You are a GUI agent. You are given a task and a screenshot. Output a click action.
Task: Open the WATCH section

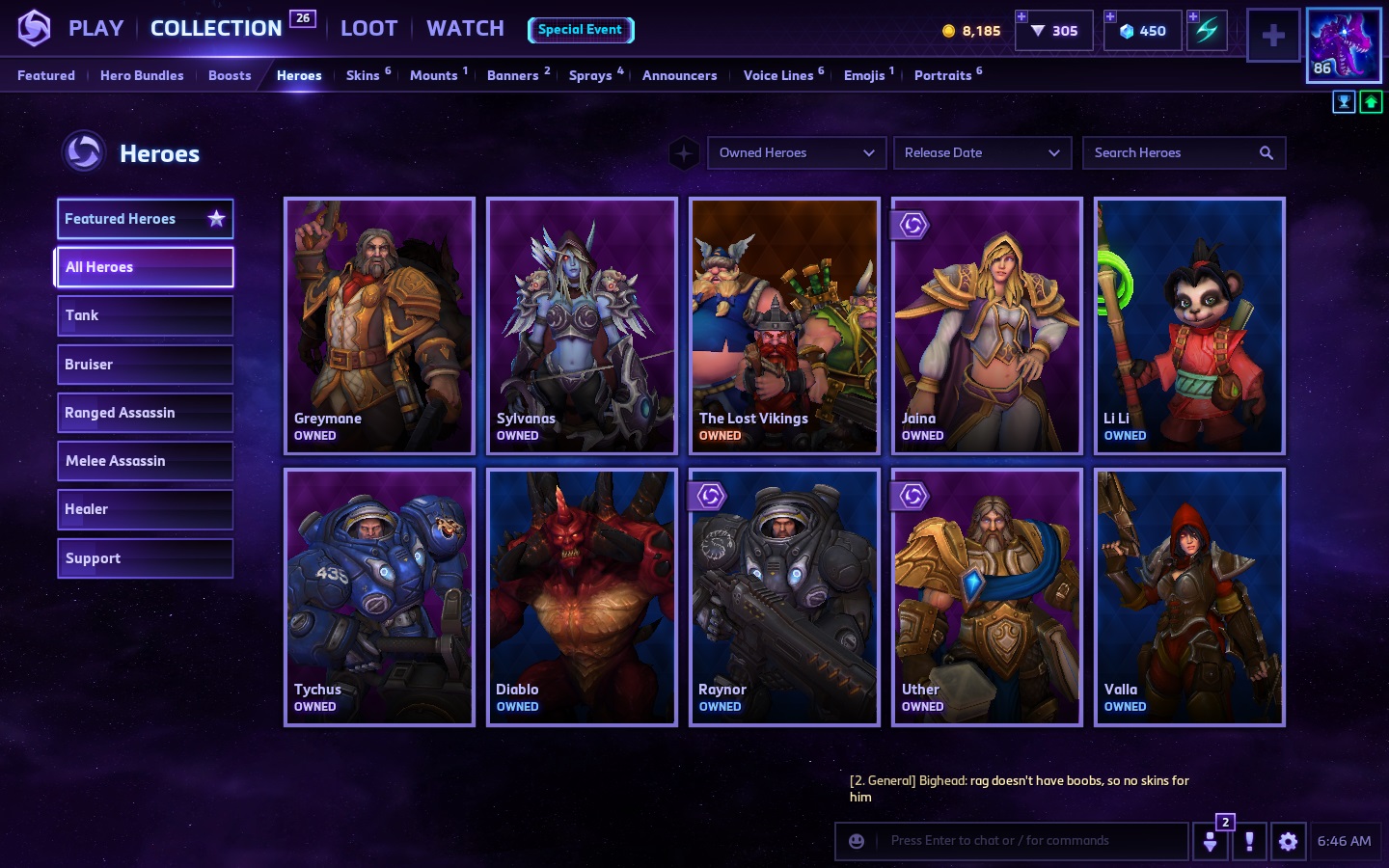pyautogui.click(x=465, y=29)
